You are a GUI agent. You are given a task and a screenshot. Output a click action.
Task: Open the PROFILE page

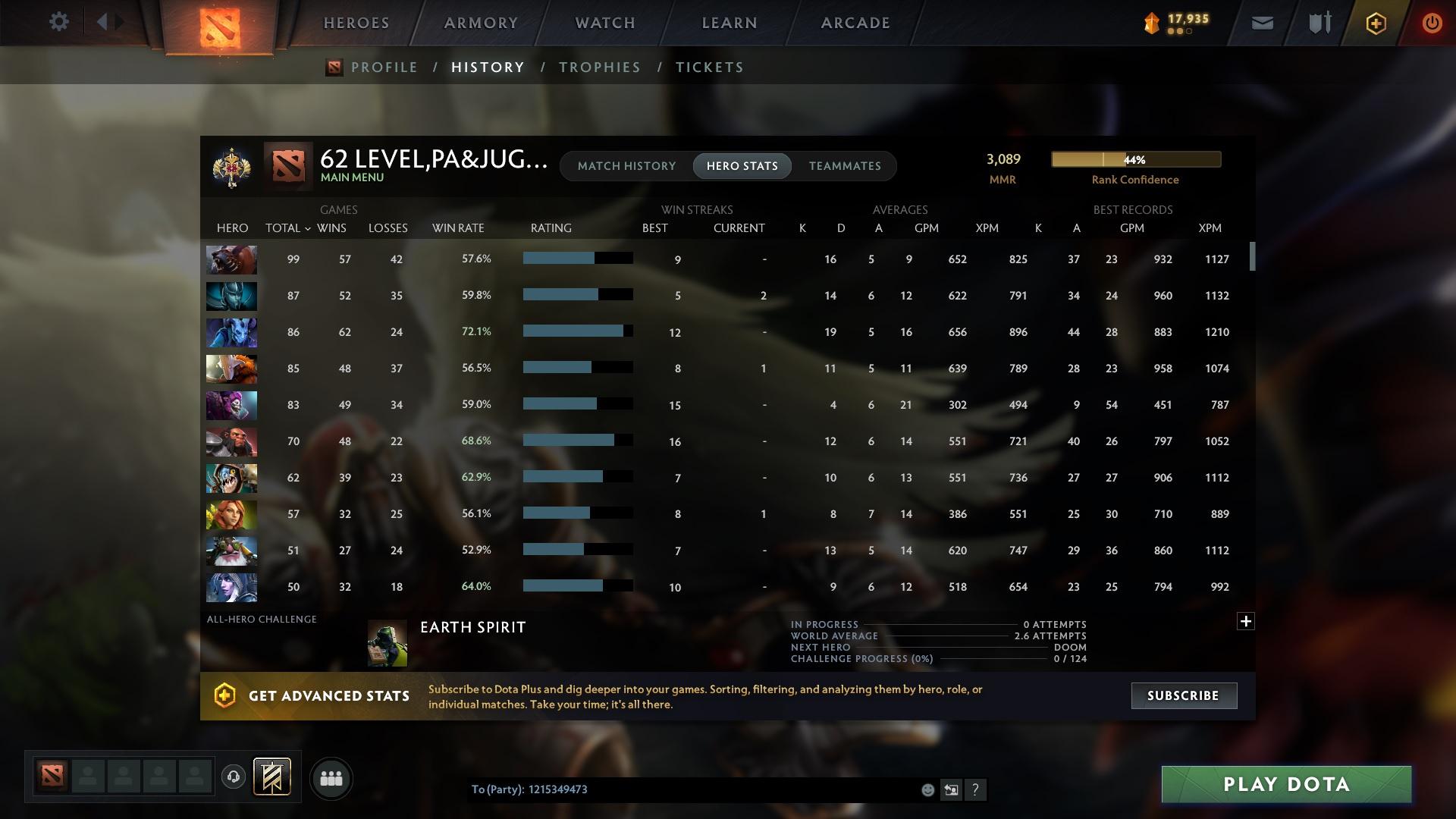[x=384, y=67]
